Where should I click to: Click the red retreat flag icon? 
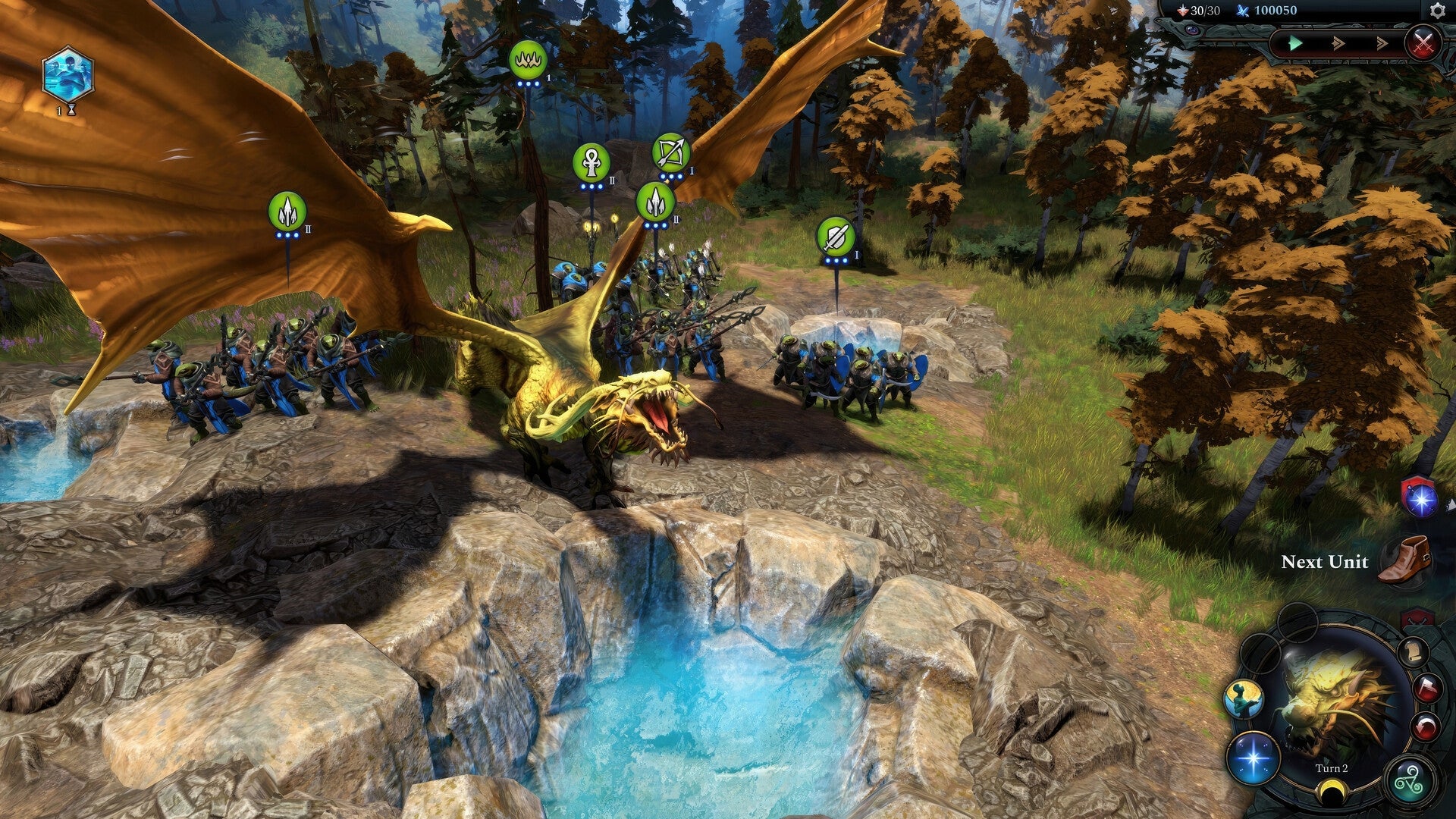pos(1426,688)
